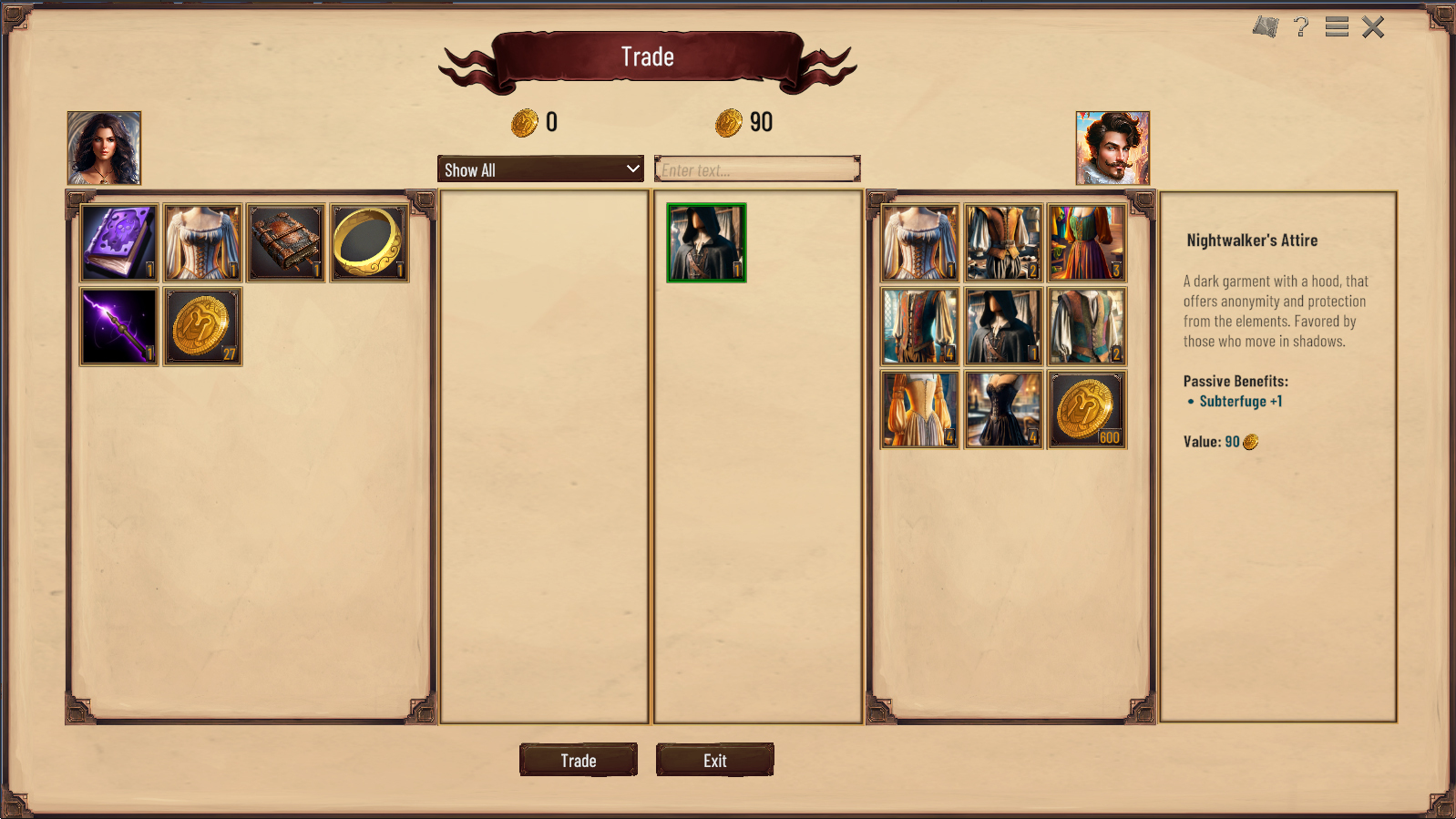This screenshot has width=1456, height=819.
Task: Select the gold ring in your inventory
Action: 369,241
